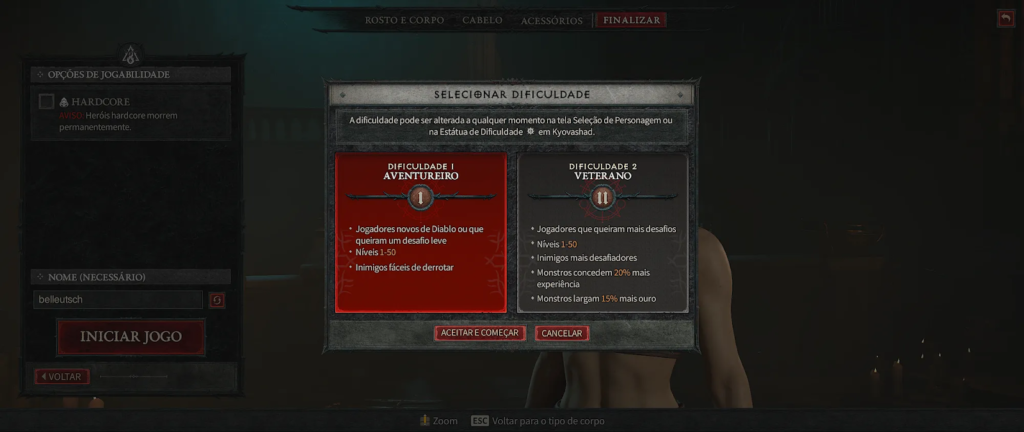The width and height of the screenshot is (1024, 432).
Task: Click the character name input field
Action: pyautogui.click(x=117, y=300)
